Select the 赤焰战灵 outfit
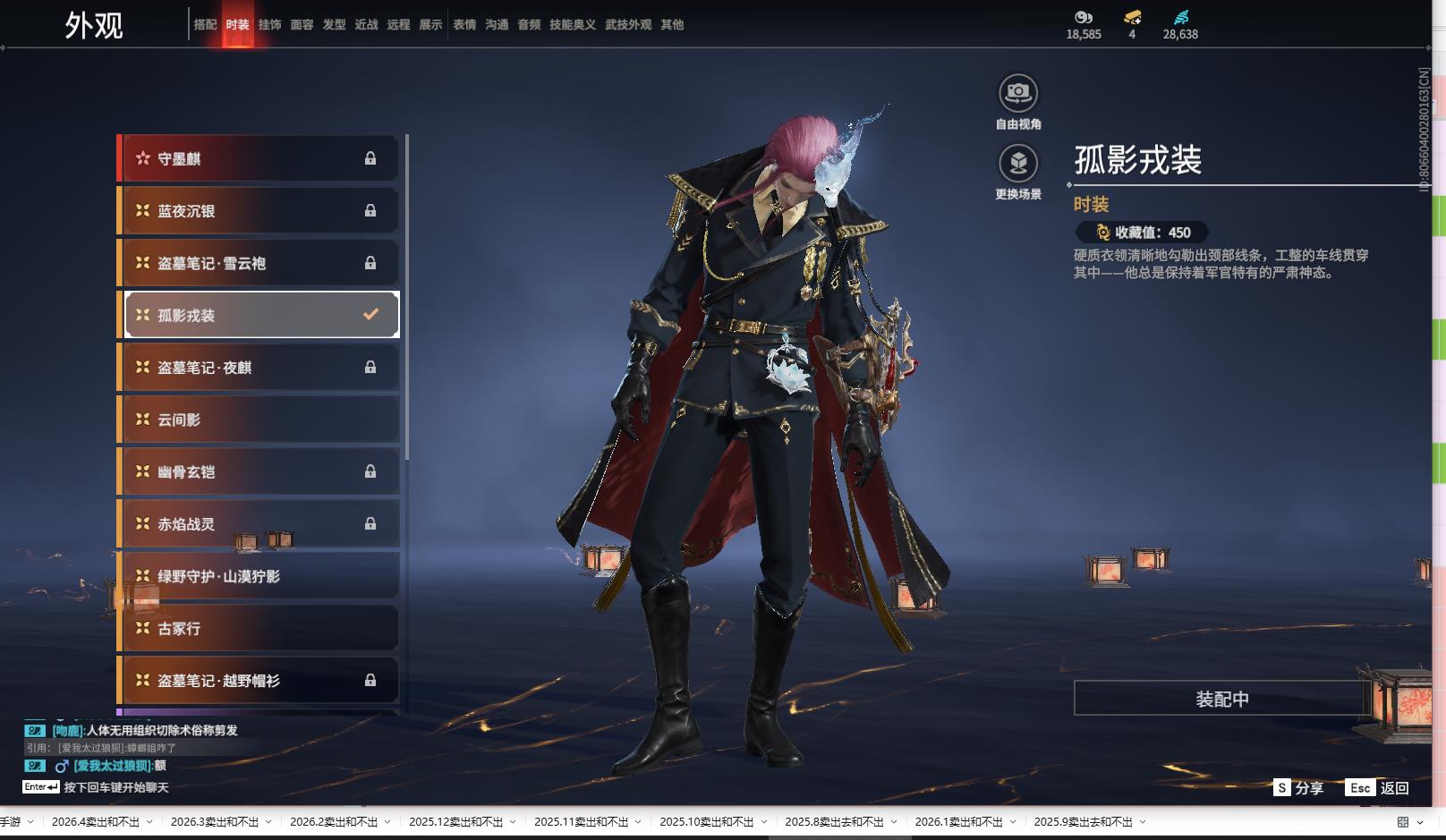 [259, 524]
